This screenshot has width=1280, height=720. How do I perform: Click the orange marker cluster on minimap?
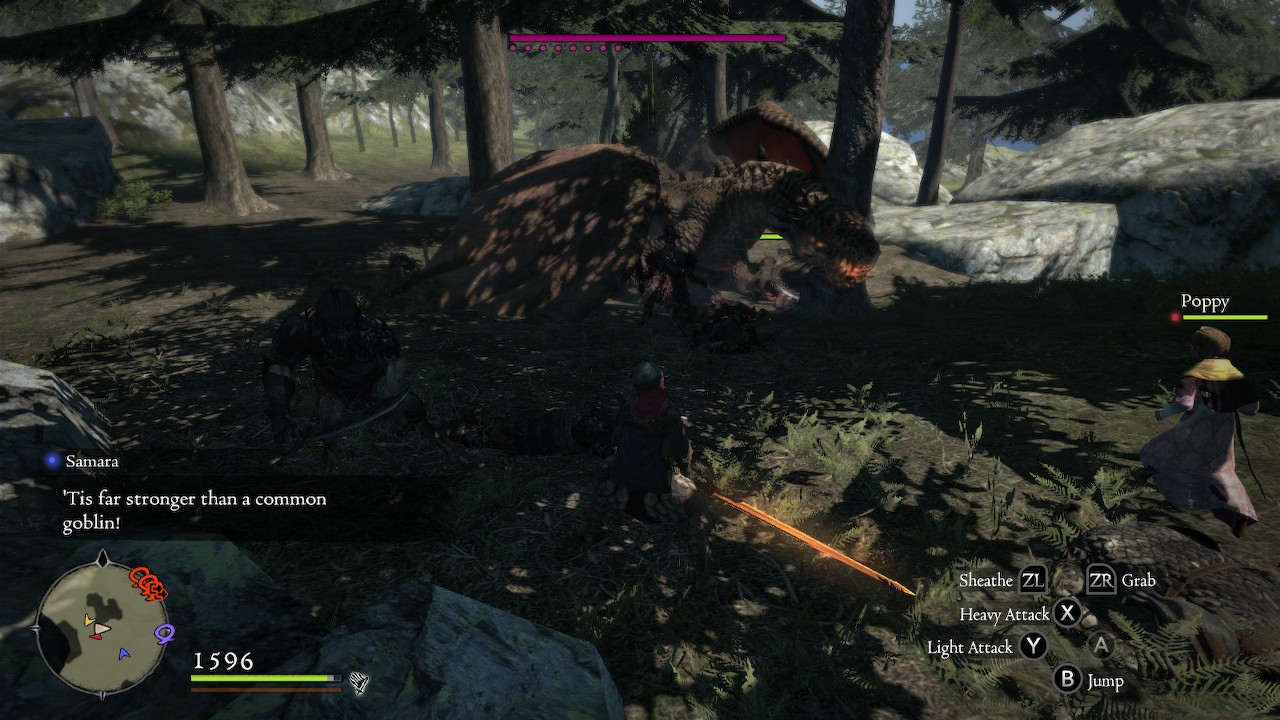[x=148, y=584]
